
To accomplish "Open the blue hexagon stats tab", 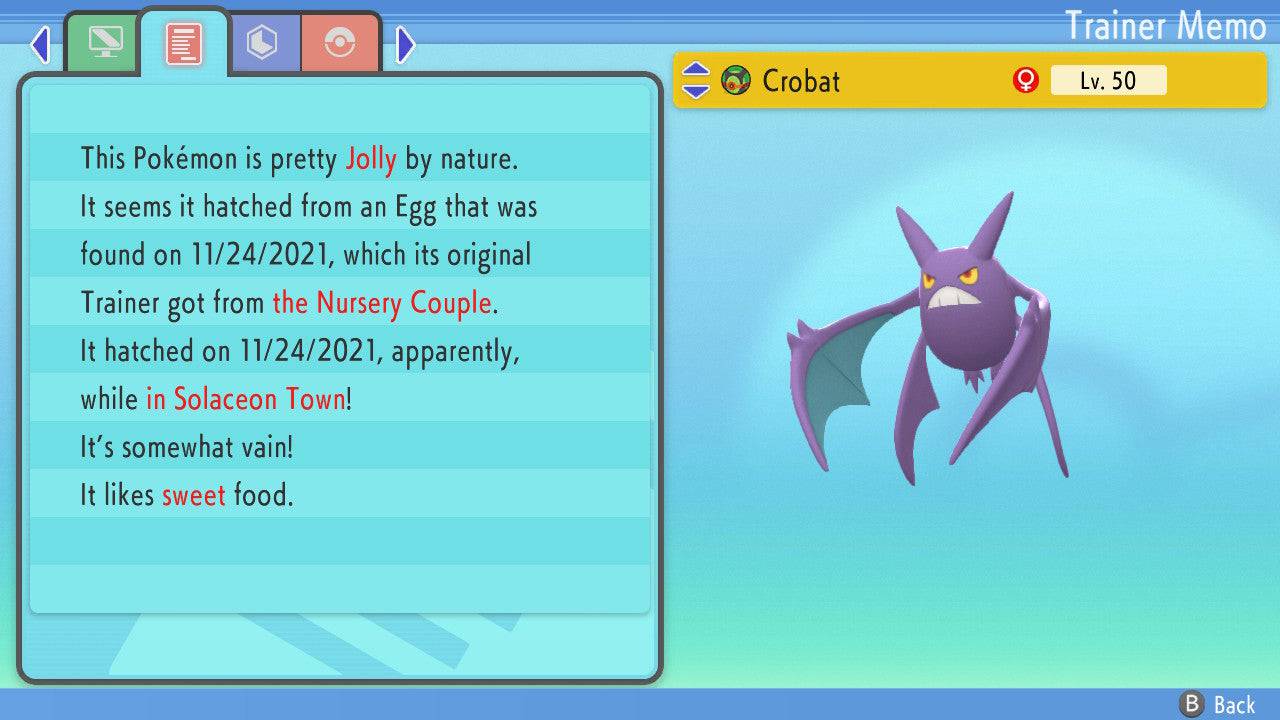I will tap(263, 43).
